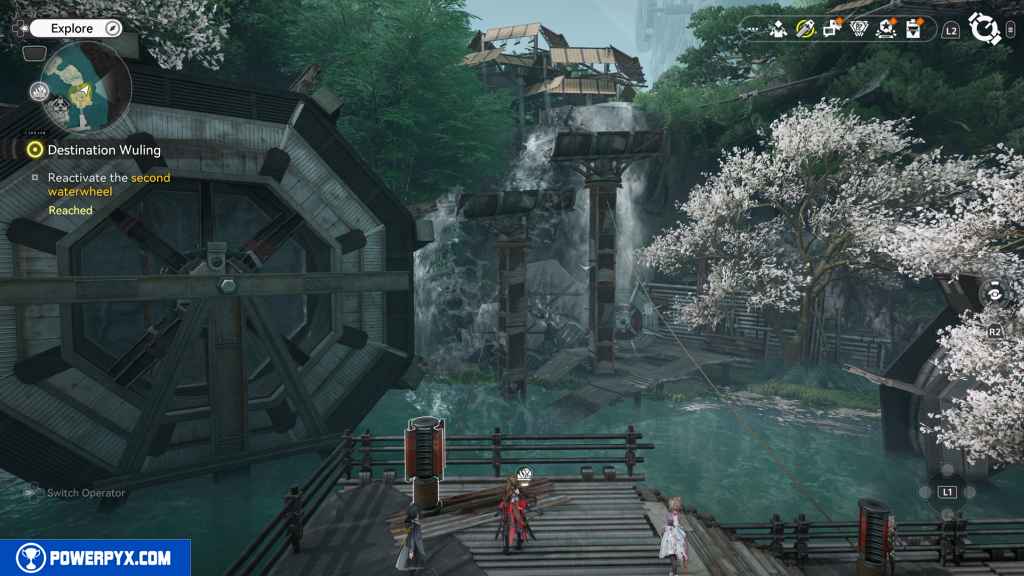Click the PowerPyx.com watermark logo
Viewport: 1024px width, 576px height.
click(x=95, y=558)
